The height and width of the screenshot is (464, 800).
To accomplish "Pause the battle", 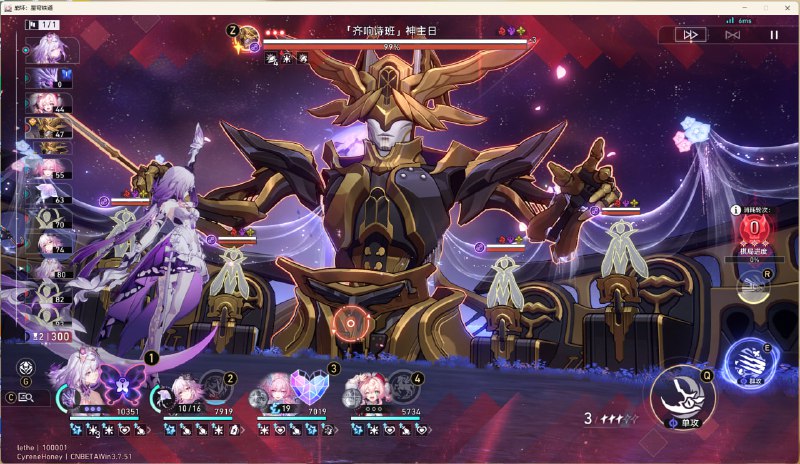I will click(x=773, y=34).
